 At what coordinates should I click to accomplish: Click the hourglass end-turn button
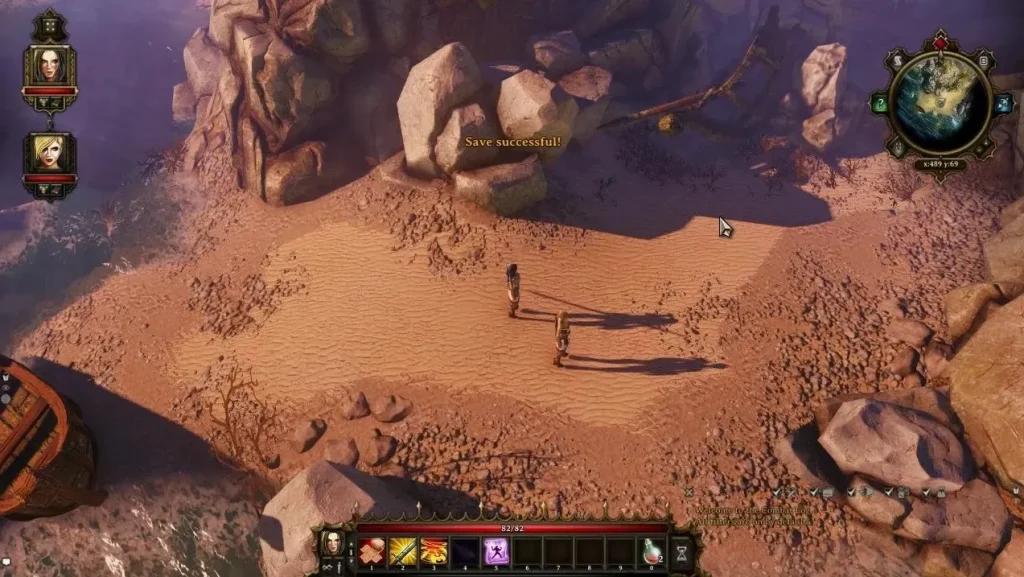(683, 551)
